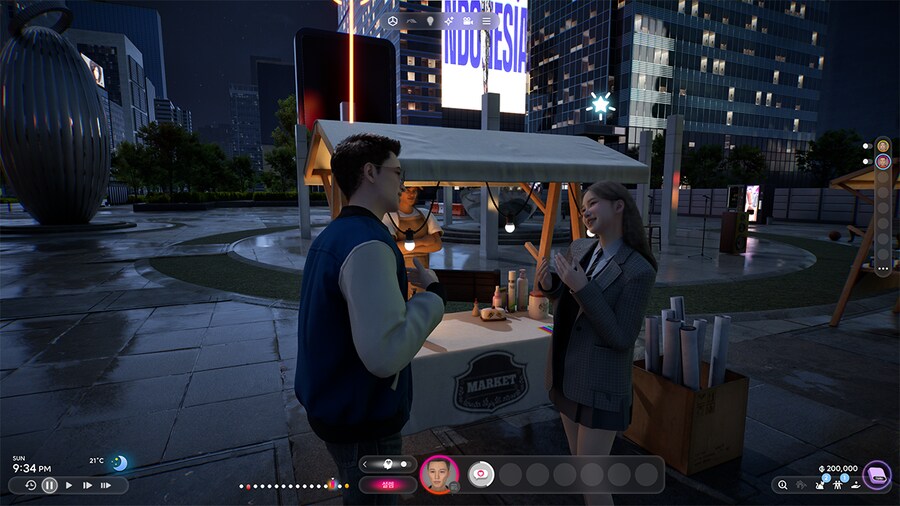Click the sparkle icon in top toolbar
The image size is (900, 506).
[x=449, y=20]
